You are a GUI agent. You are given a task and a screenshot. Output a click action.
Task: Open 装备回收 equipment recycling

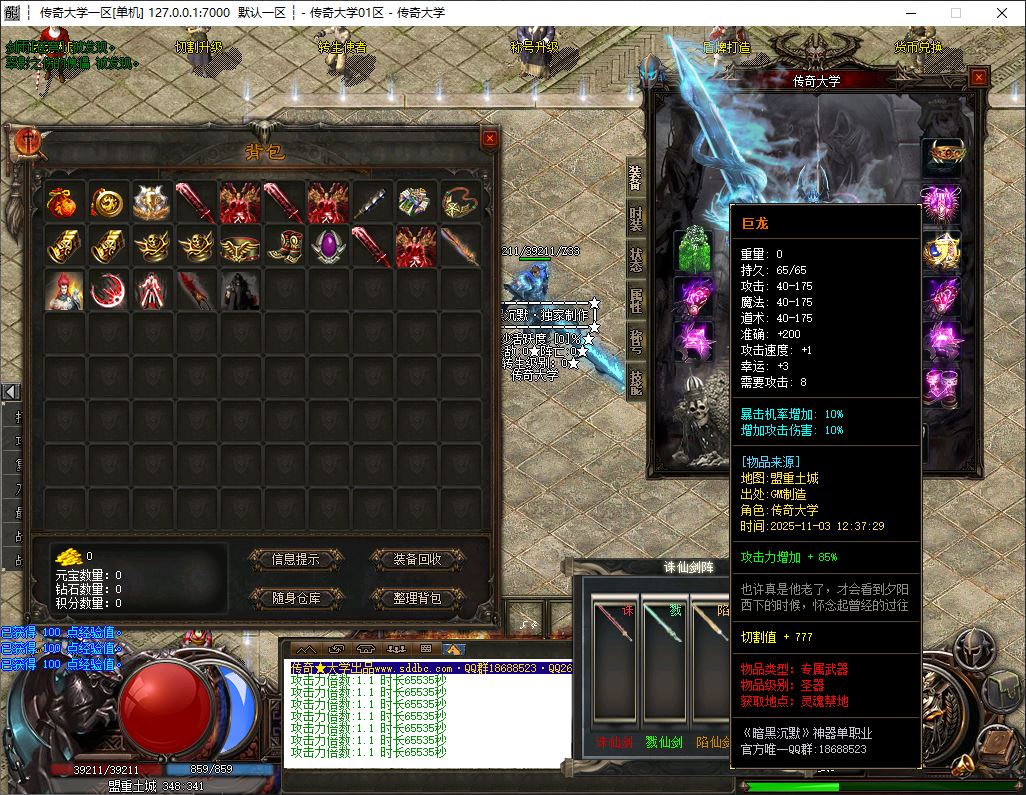pyautogui.click(x=418, y=559)
